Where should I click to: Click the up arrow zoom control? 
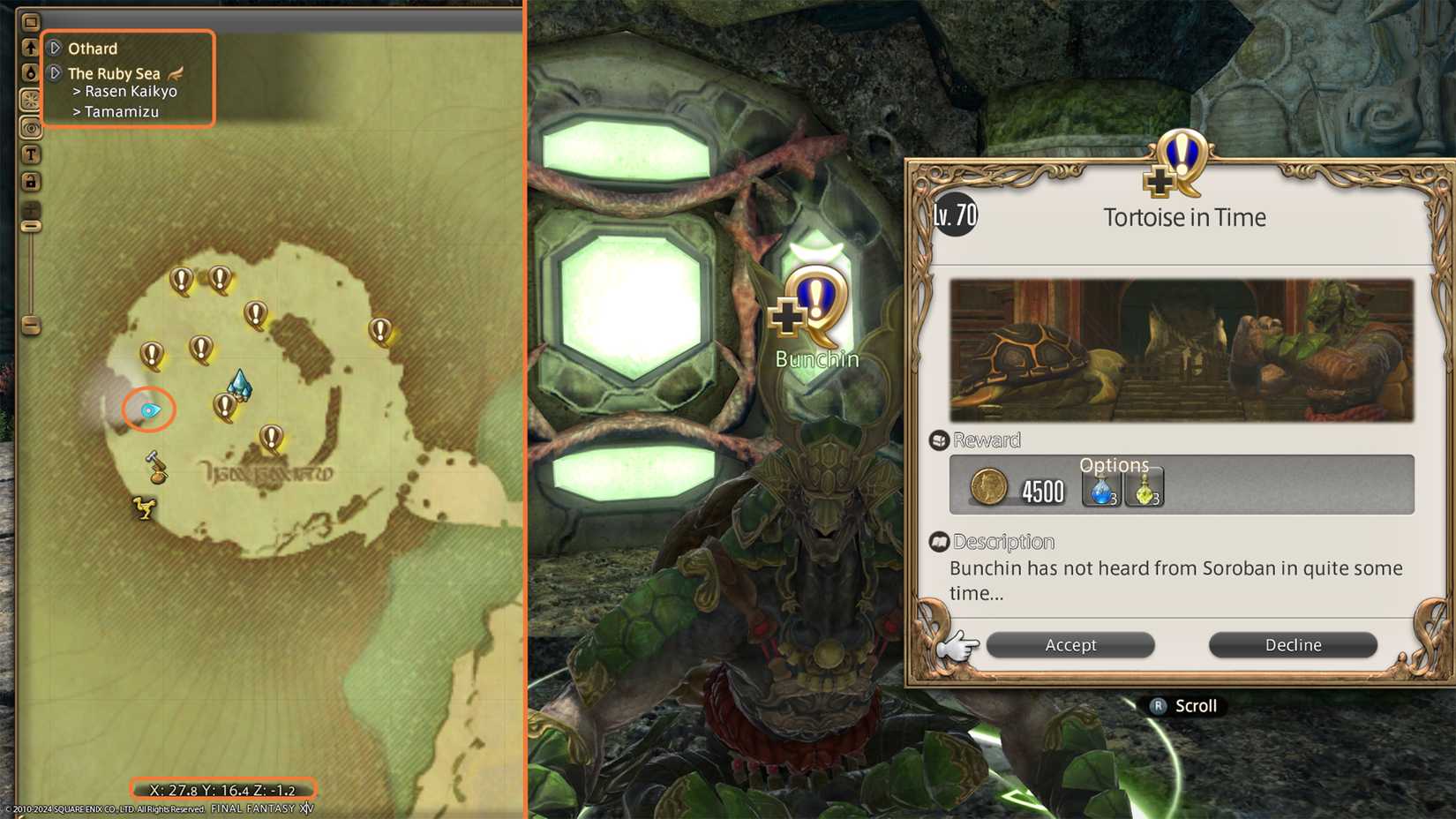click(x=31, y=46)
